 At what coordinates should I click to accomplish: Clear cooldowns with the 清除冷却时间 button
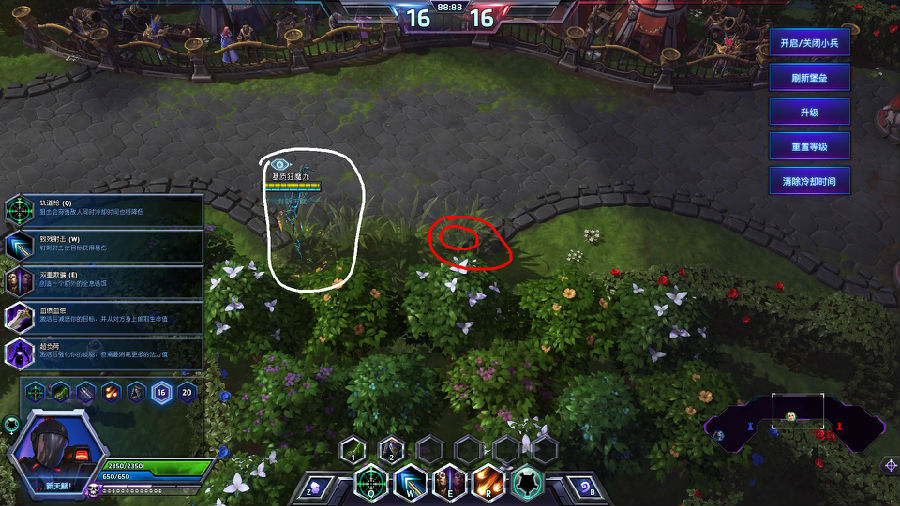(x=809, y=180)
